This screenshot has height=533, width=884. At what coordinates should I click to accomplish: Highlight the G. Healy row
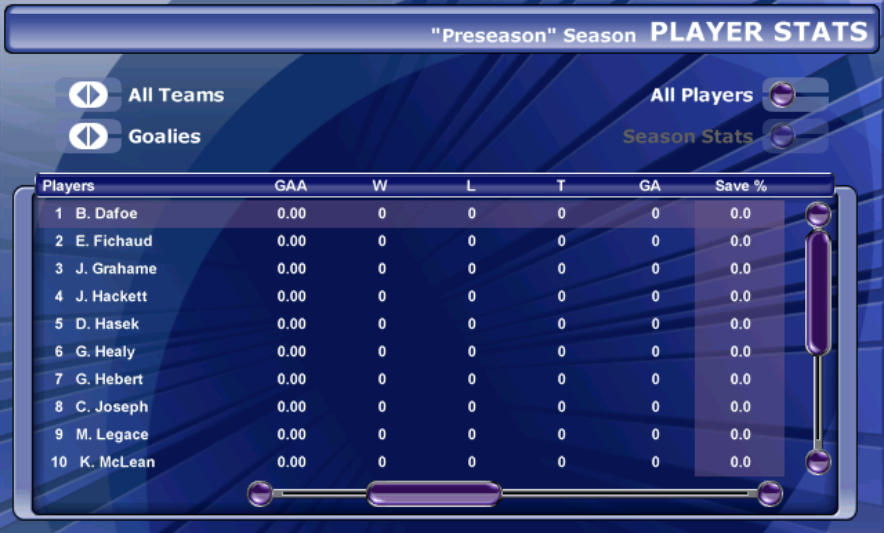[105, 352]
